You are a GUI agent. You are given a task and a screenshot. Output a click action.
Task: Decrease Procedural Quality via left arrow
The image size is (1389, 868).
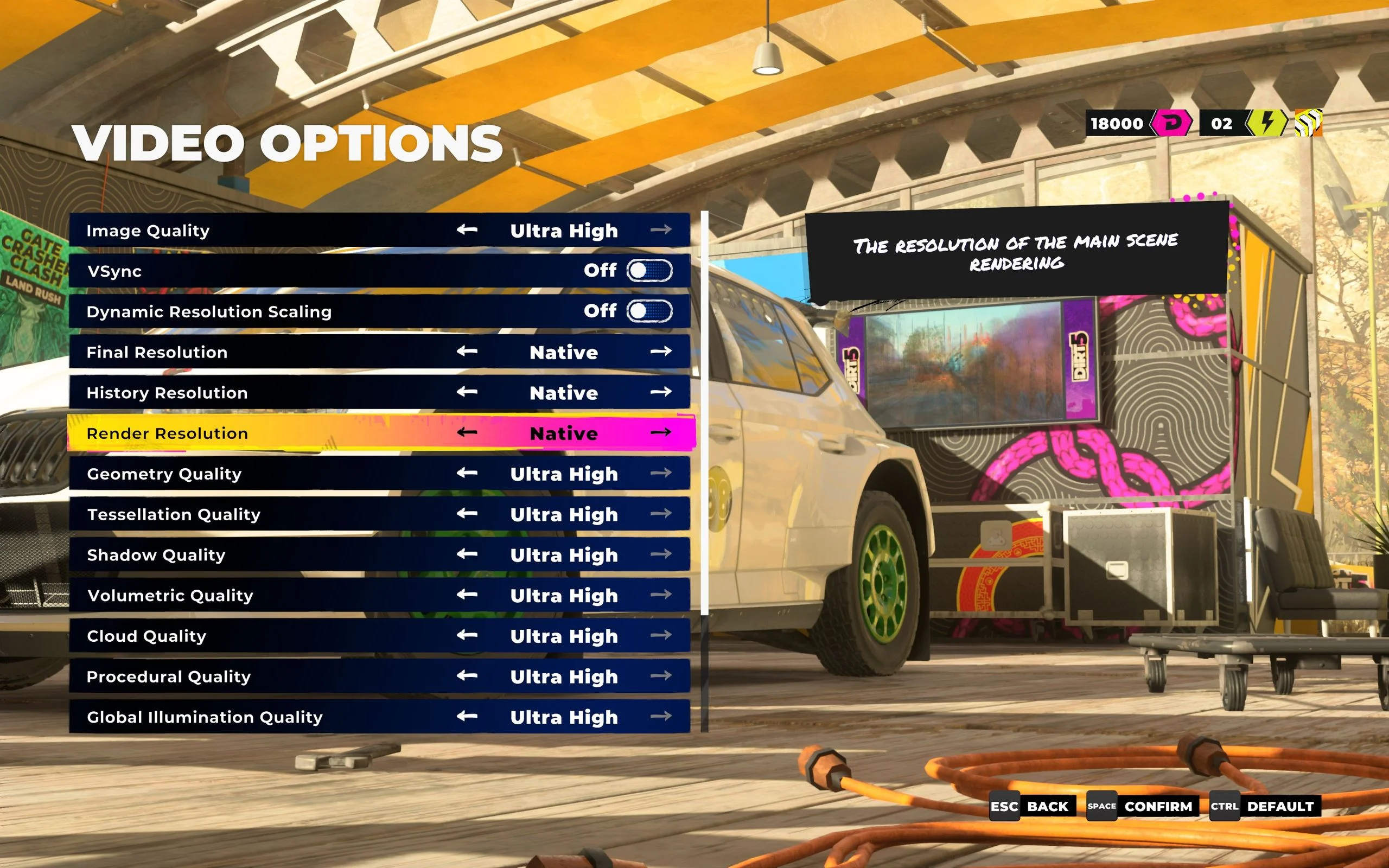(x=467, y=676)
